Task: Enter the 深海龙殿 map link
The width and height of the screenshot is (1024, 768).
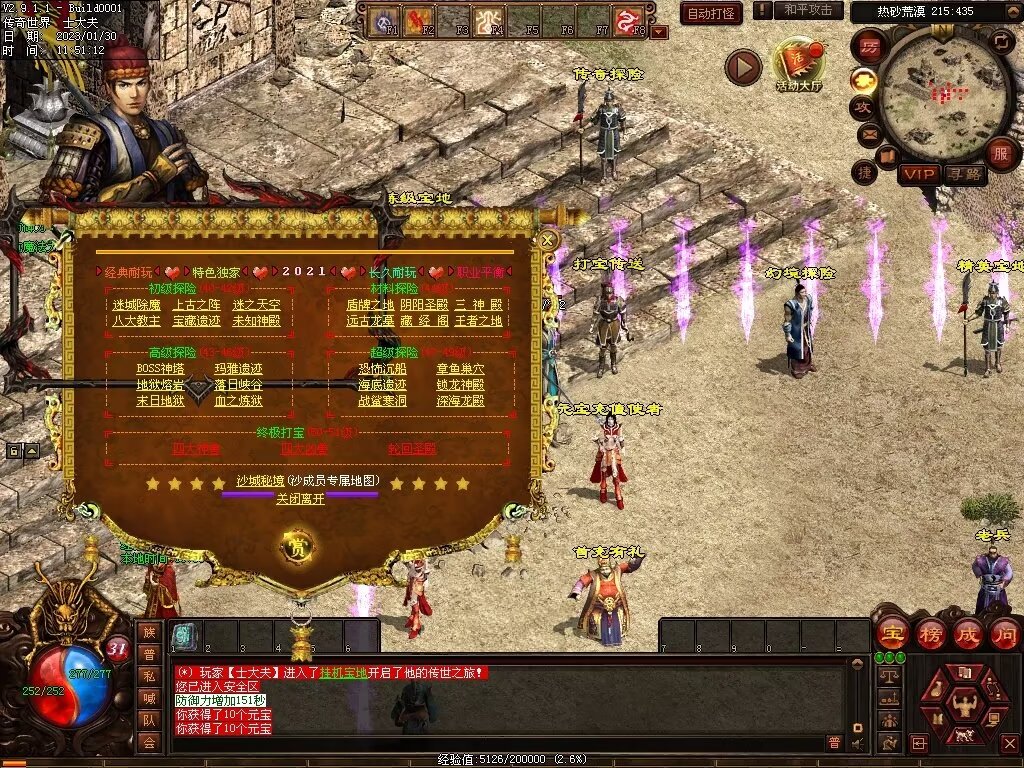Action: click(x=460, y=401)
